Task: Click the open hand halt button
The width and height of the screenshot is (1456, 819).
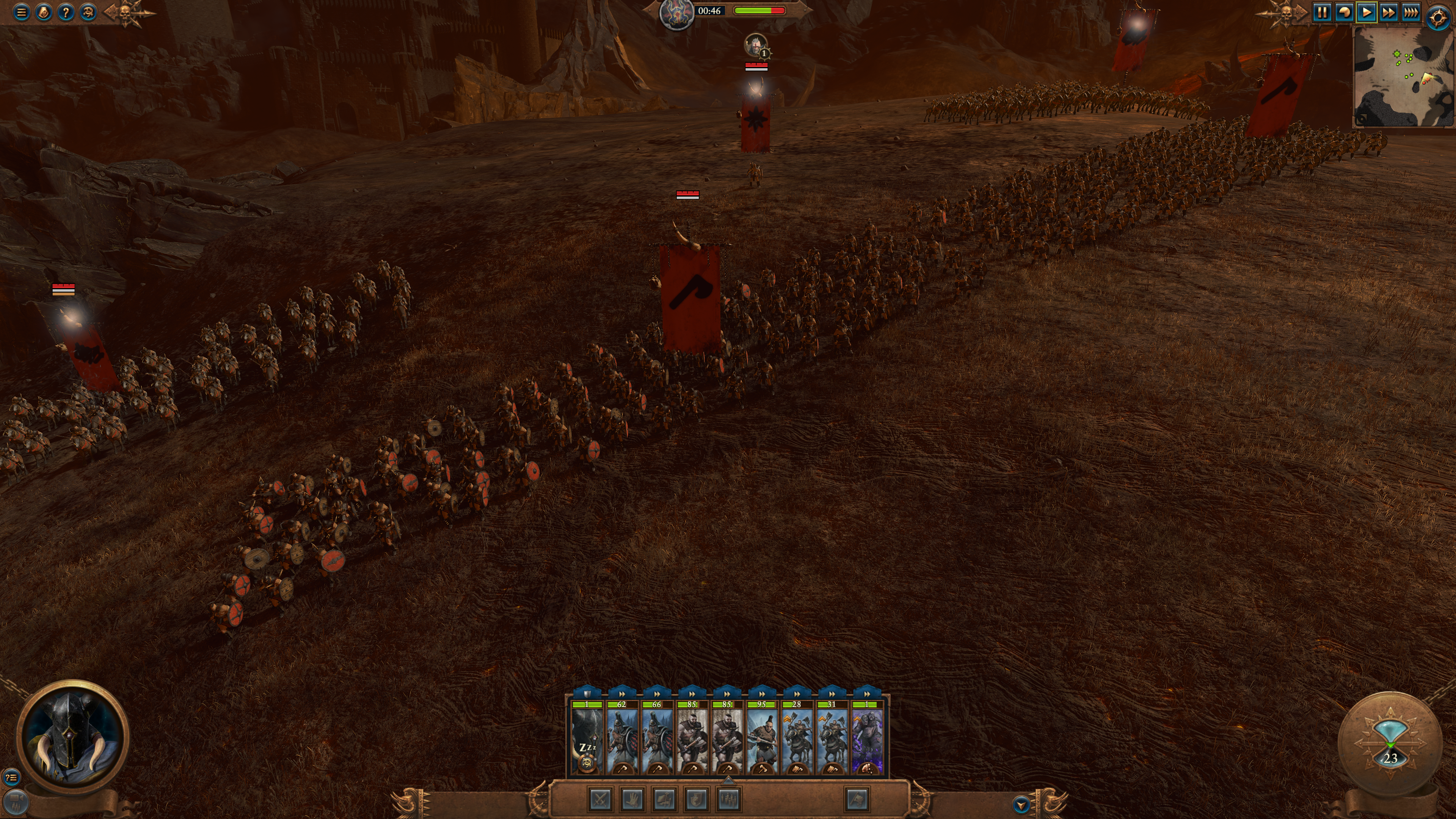Action: tap(632, 799)
